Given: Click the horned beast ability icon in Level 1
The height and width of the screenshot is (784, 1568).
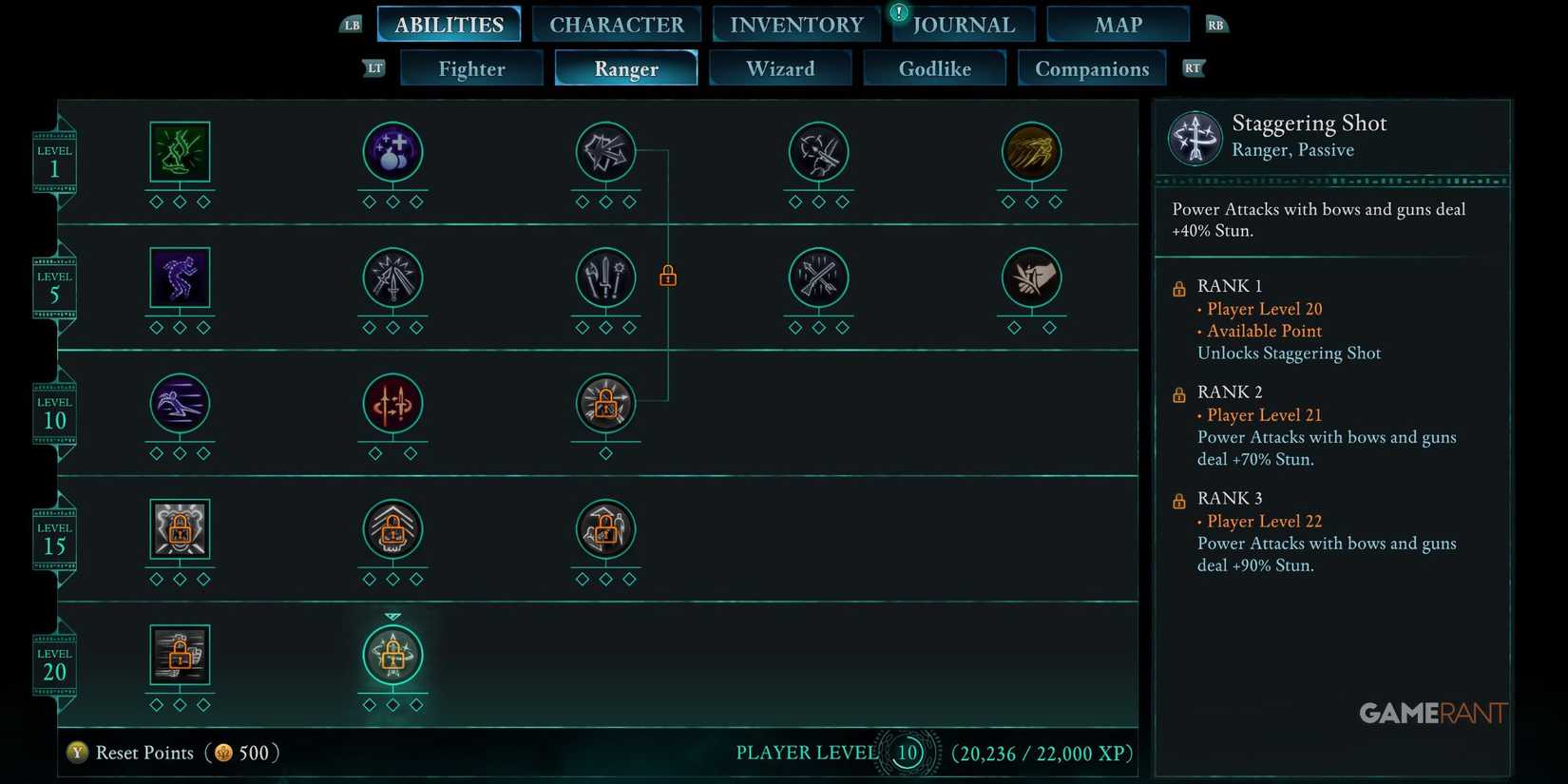Looking at the screenshot, I should pyautogui.click(x=818, y=152).
